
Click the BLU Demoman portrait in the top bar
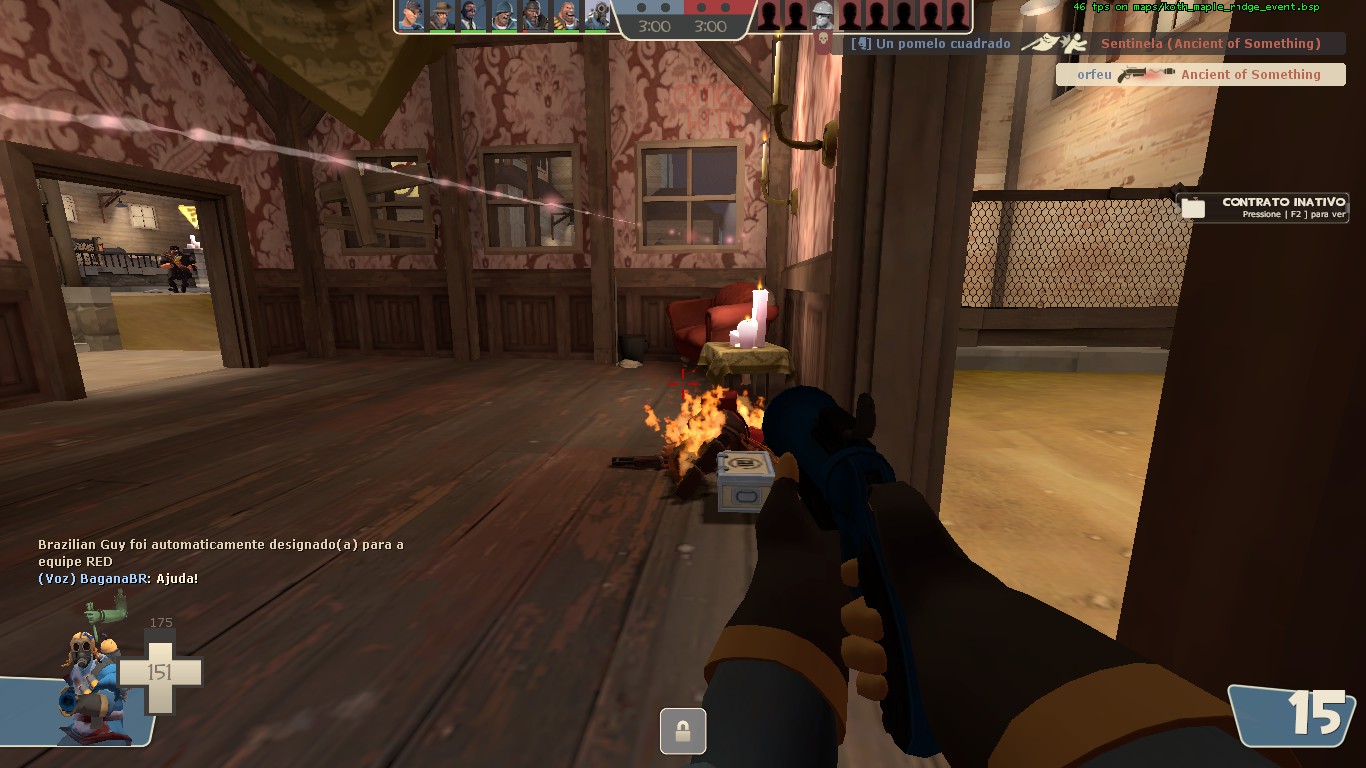pyautogui.click(x=535, y=15)
